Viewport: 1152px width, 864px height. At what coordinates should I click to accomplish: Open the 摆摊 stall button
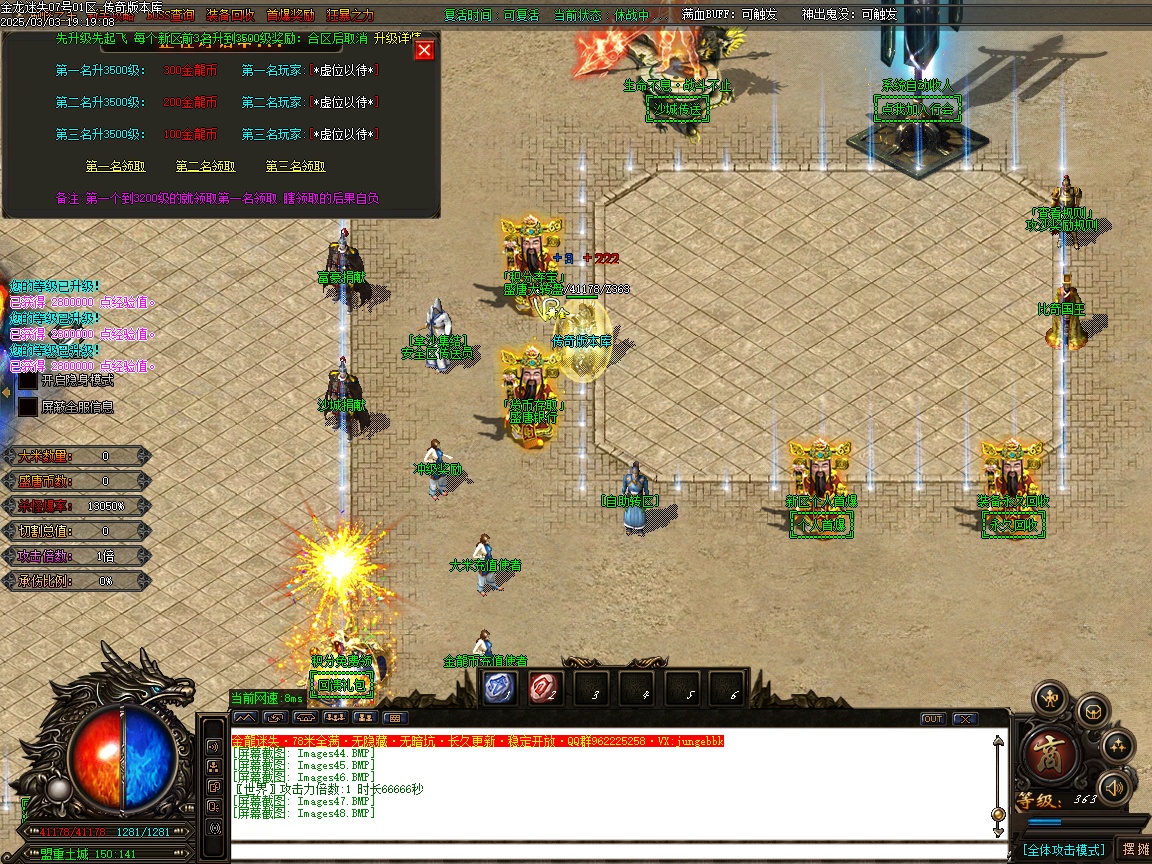tap(1135, 849)
